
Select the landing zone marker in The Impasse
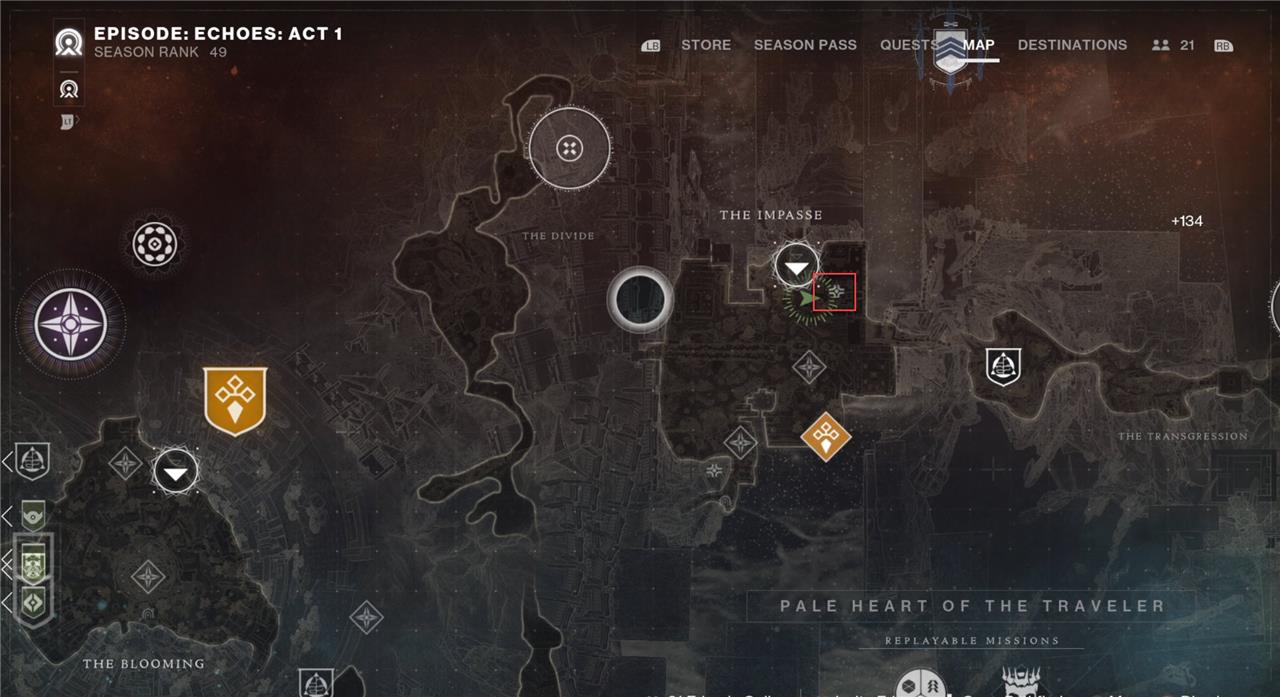(x=796, y=266)
